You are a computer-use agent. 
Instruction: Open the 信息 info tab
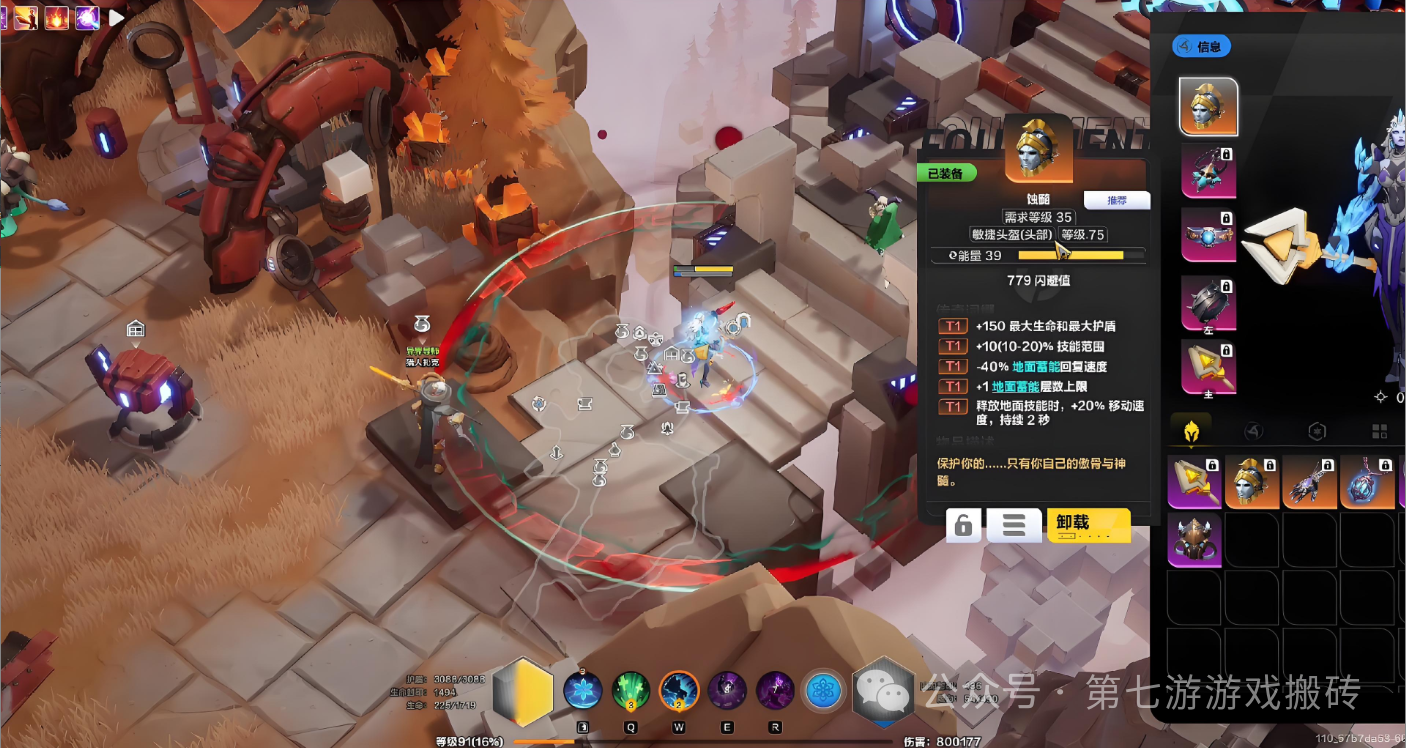(x=1200, y=46)
